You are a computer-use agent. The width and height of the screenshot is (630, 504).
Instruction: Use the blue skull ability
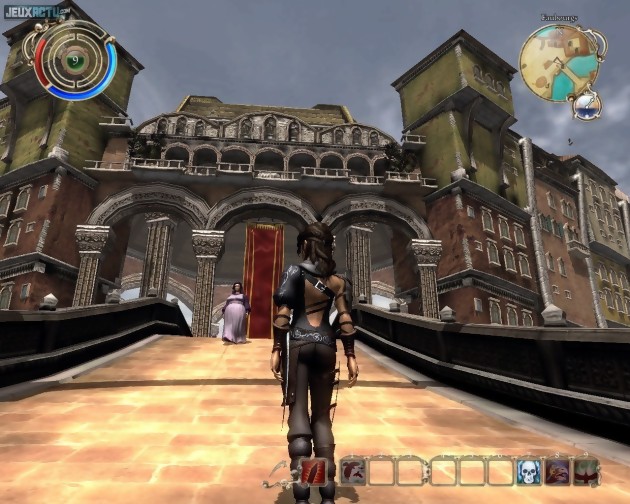coord(528,471)
